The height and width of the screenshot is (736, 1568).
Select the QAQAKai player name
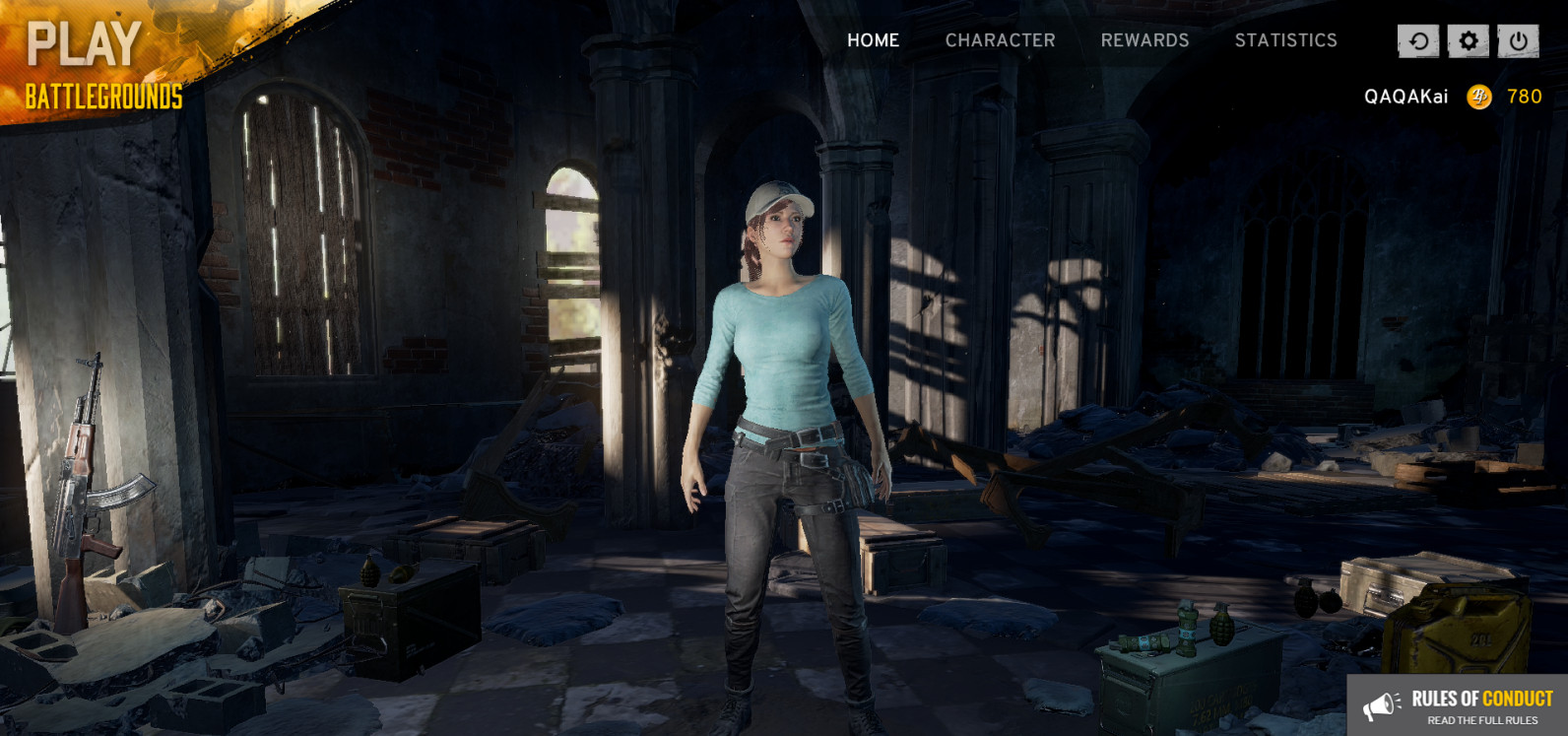[x=1405, y=97]
